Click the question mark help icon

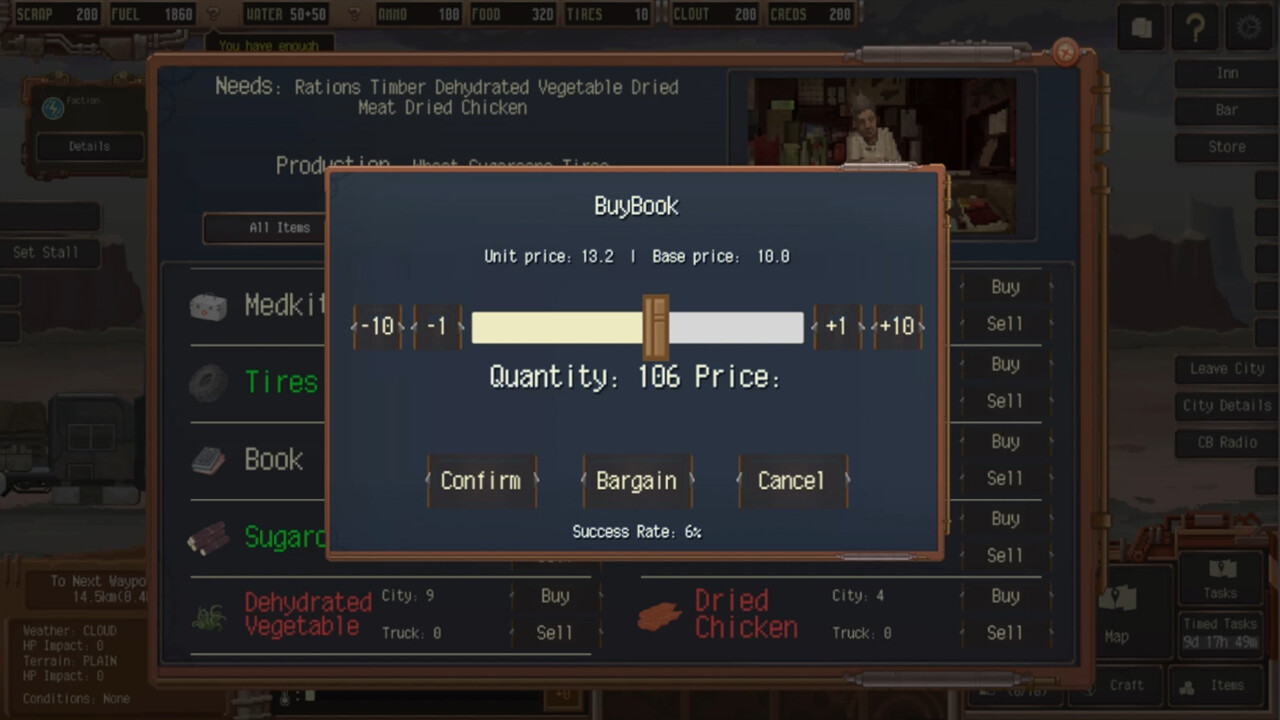1196,27
